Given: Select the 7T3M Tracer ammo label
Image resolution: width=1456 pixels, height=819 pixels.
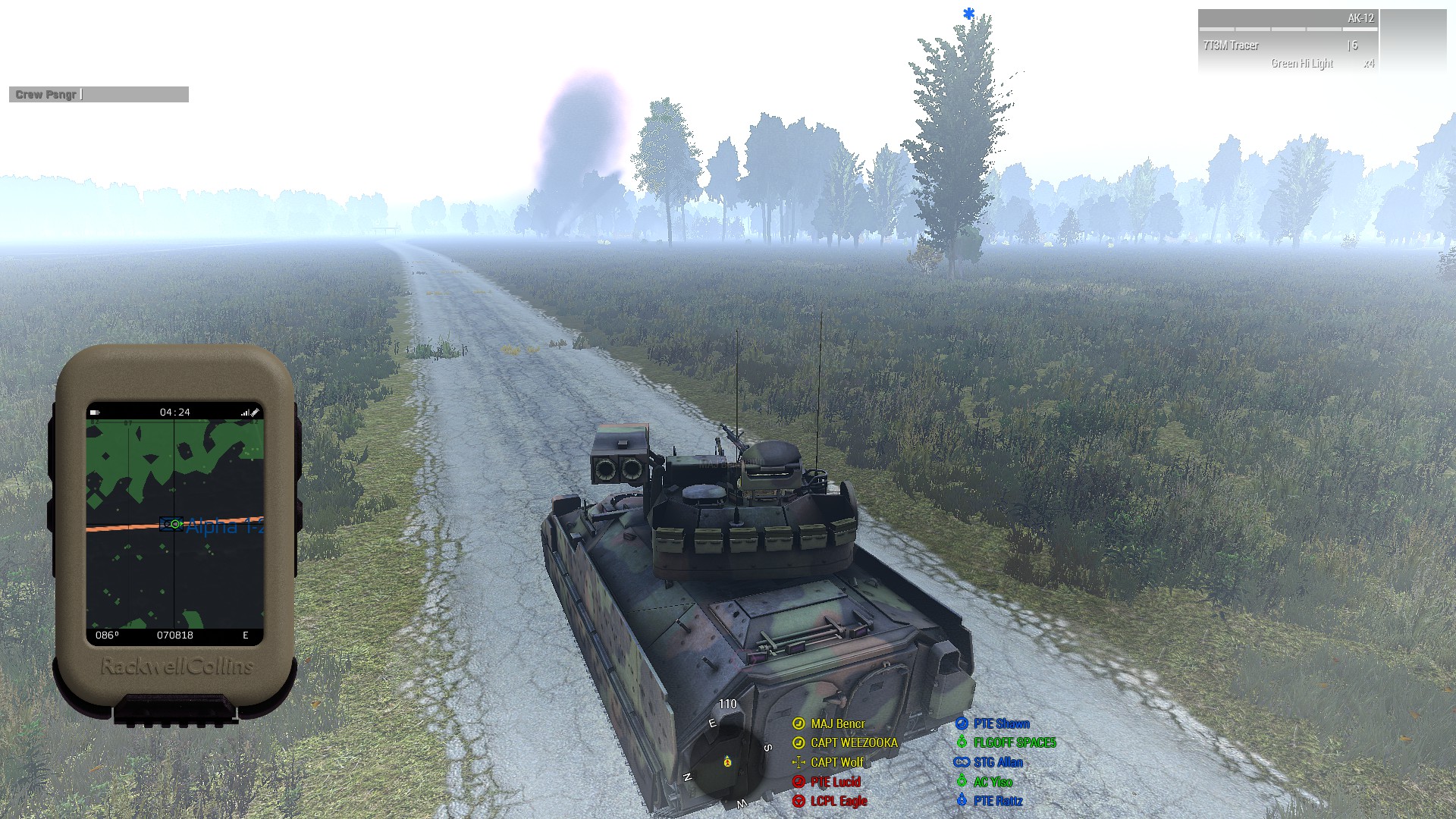Looking at the screenshot, I should [x=1230, y=45].
